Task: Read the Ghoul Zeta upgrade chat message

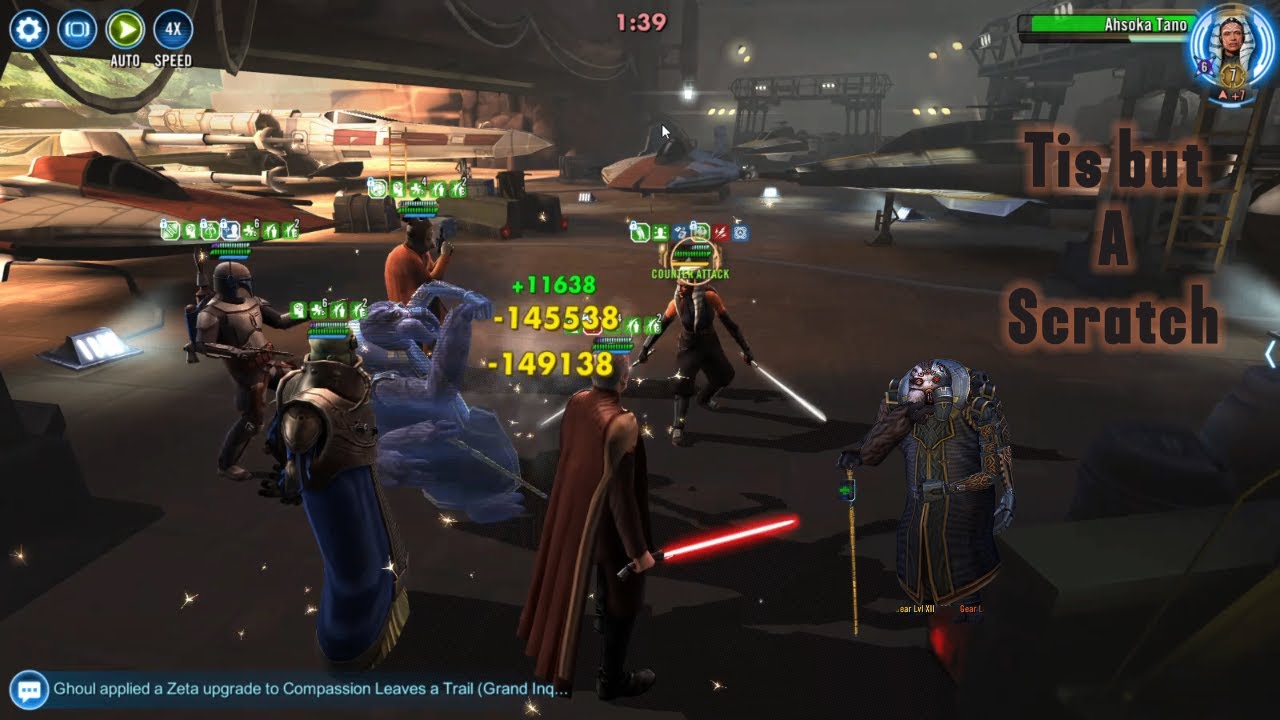Action: tap(311, 689)
